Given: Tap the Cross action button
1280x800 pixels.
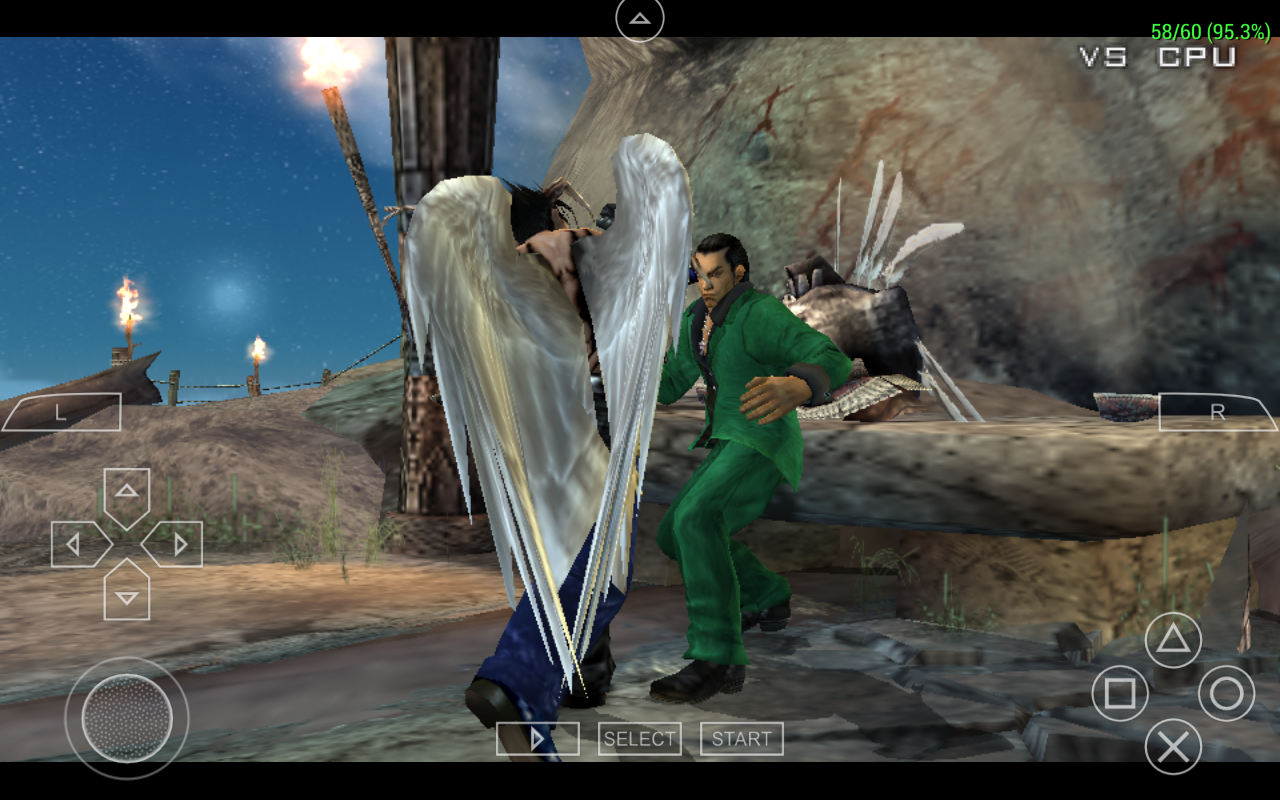Looking at the screenshot, I should pos(1173,746).
